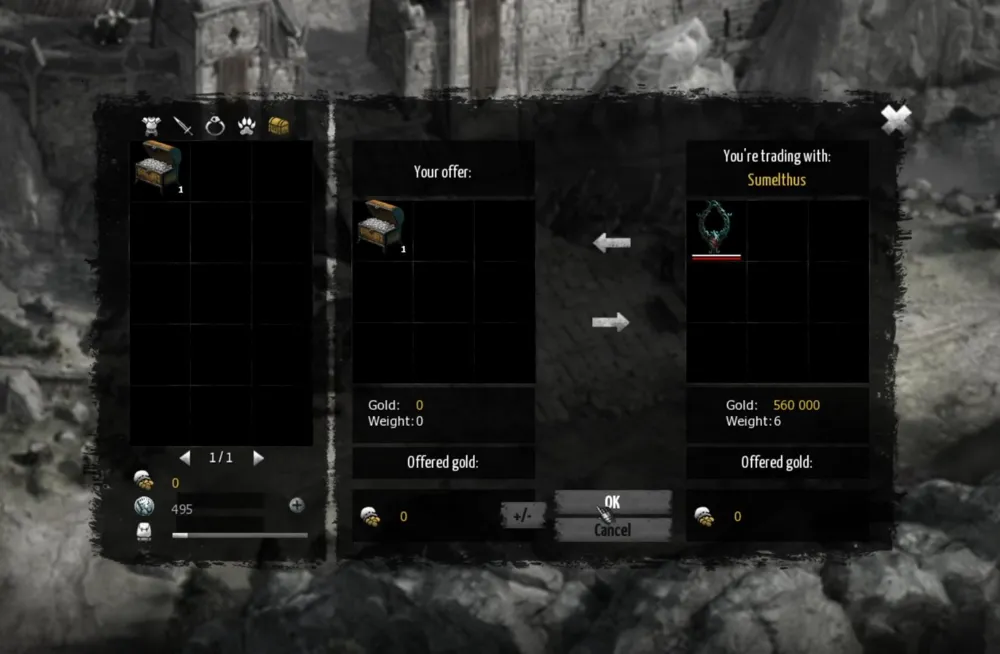Click the plus button beside 495
The width and height of the screenshot is (1000, 654).
(x=297, y=506)
